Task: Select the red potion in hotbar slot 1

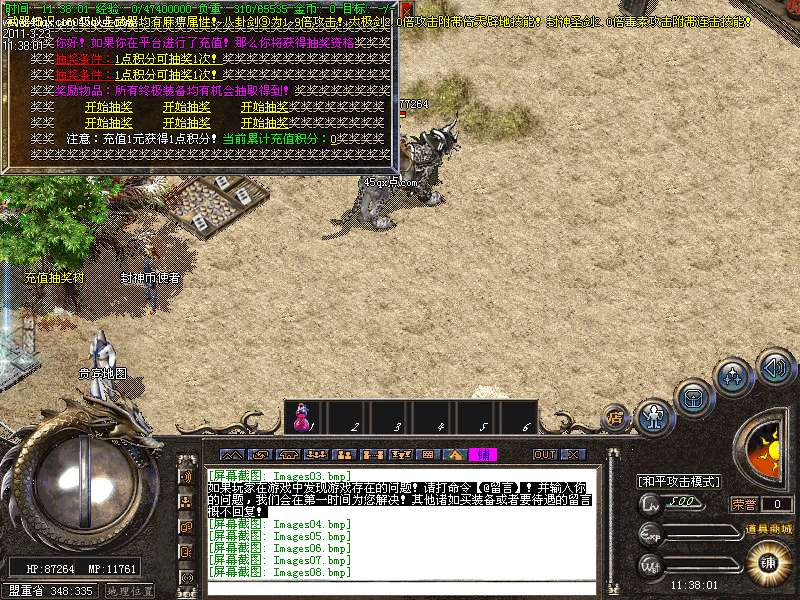Action: 301,418
